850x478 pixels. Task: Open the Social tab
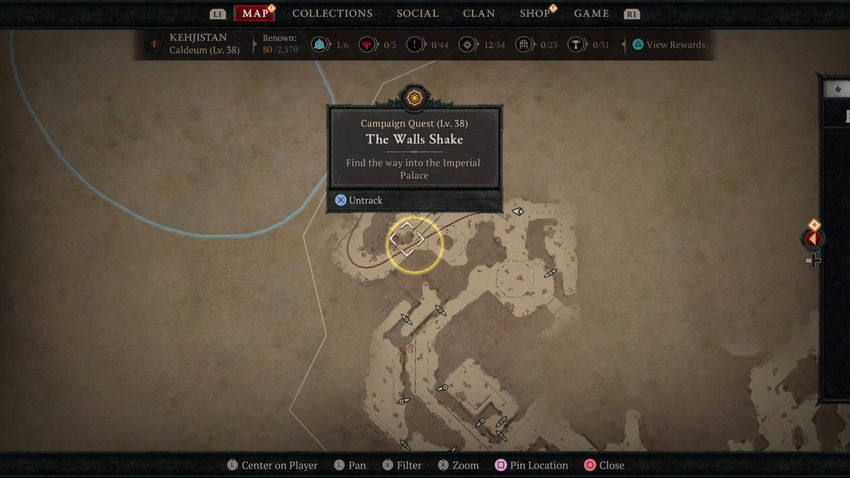point(417,14)
